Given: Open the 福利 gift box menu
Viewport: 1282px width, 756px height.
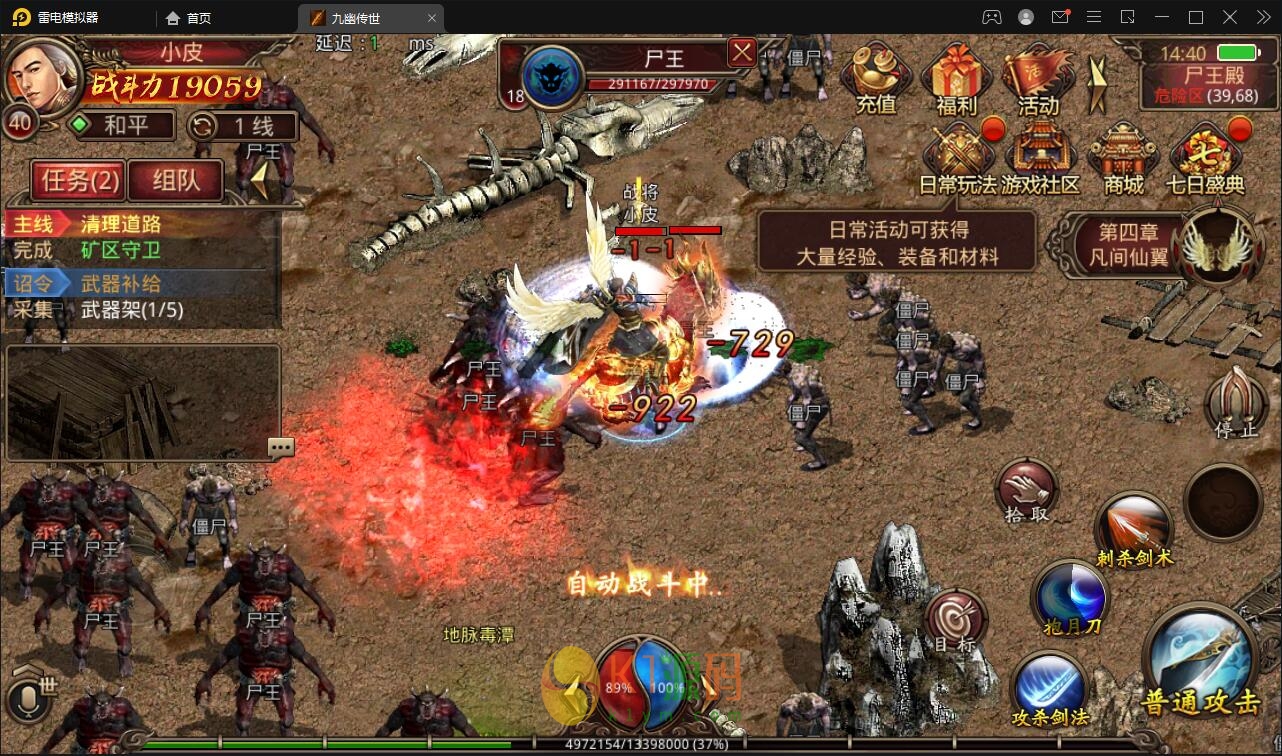Looking at the screenshot, I should pos(956,78).
